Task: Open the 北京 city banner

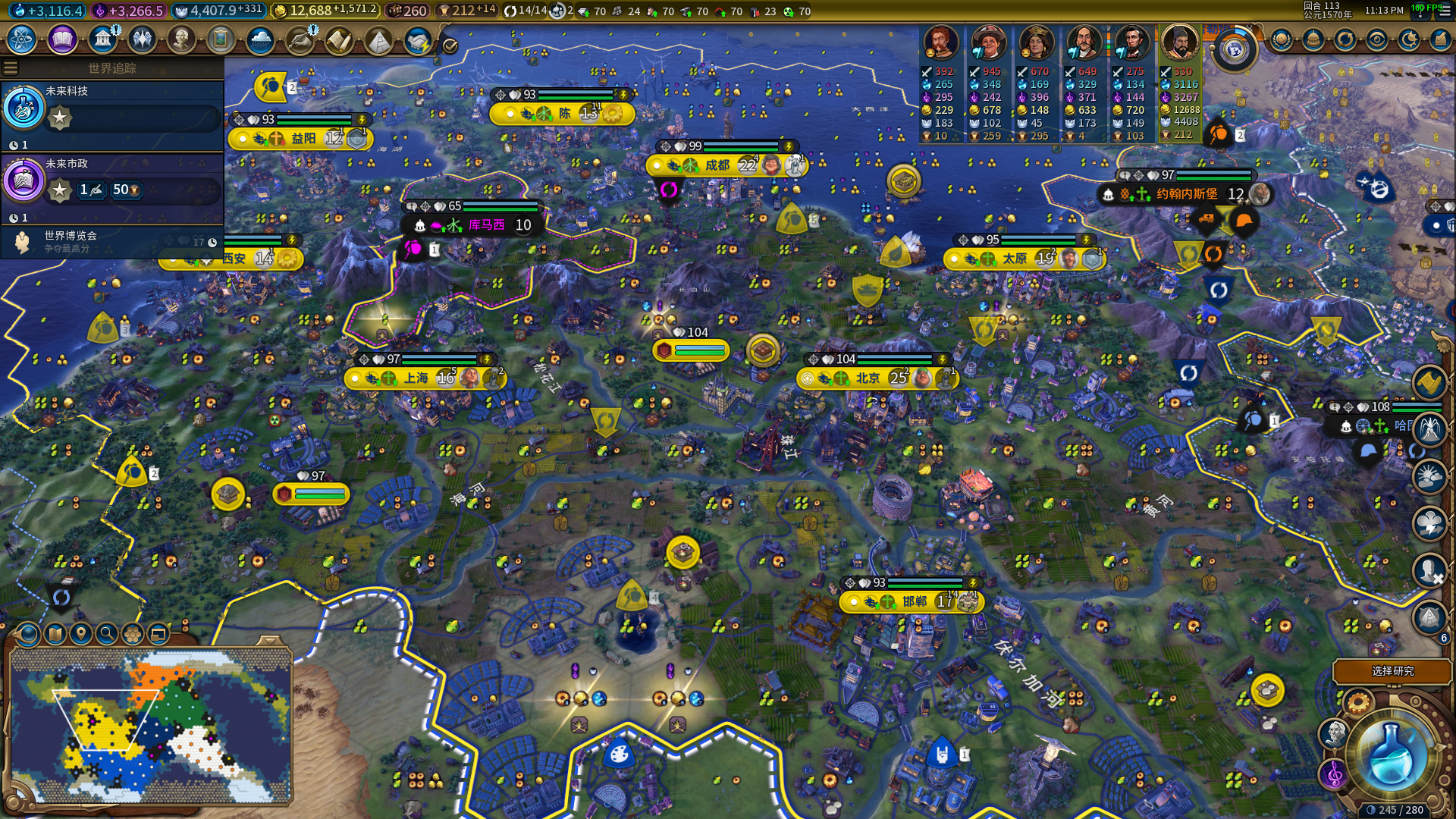Action: click(x=868, y=378)
